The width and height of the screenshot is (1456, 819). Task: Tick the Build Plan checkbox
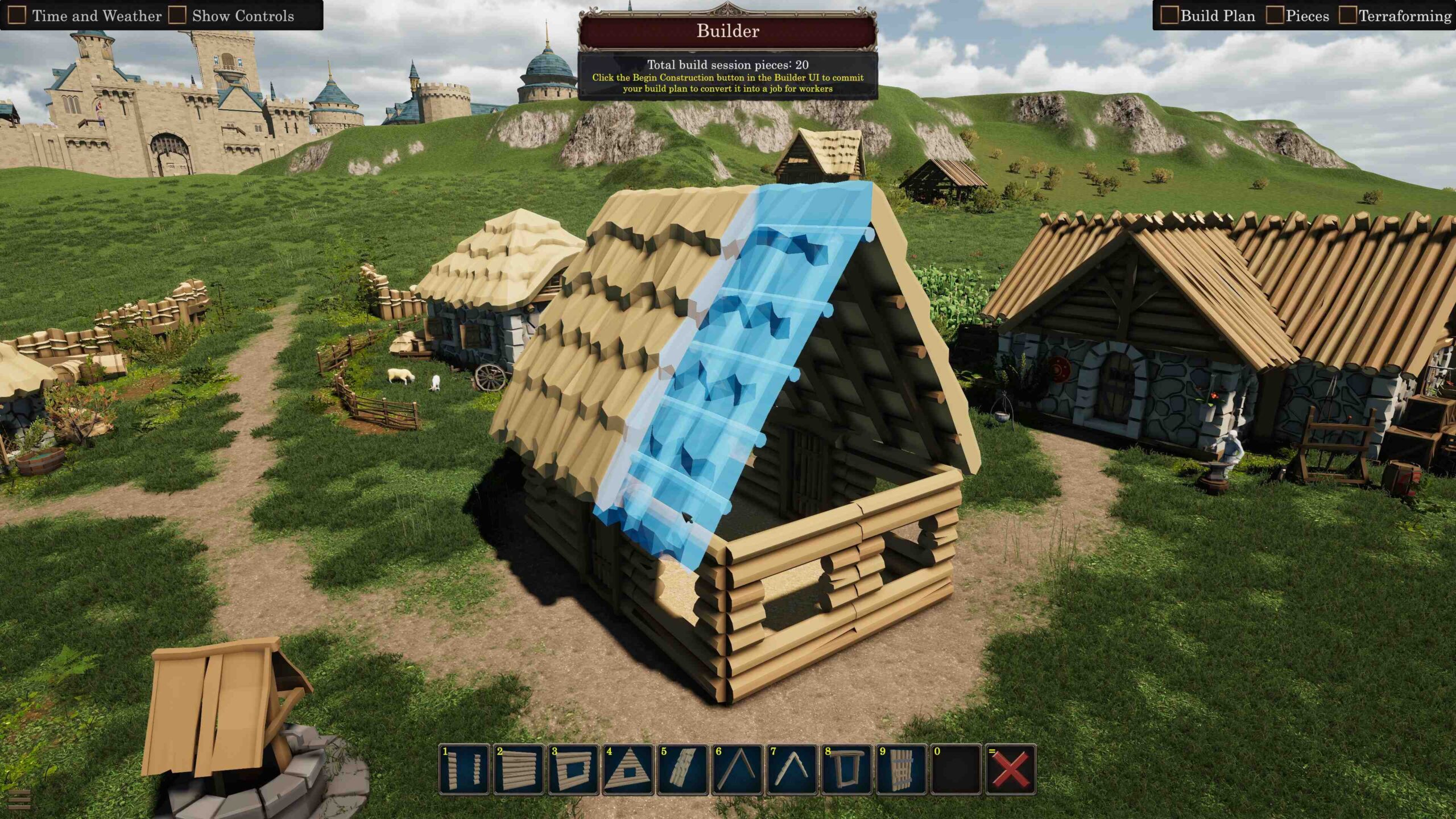[1169, 15]
